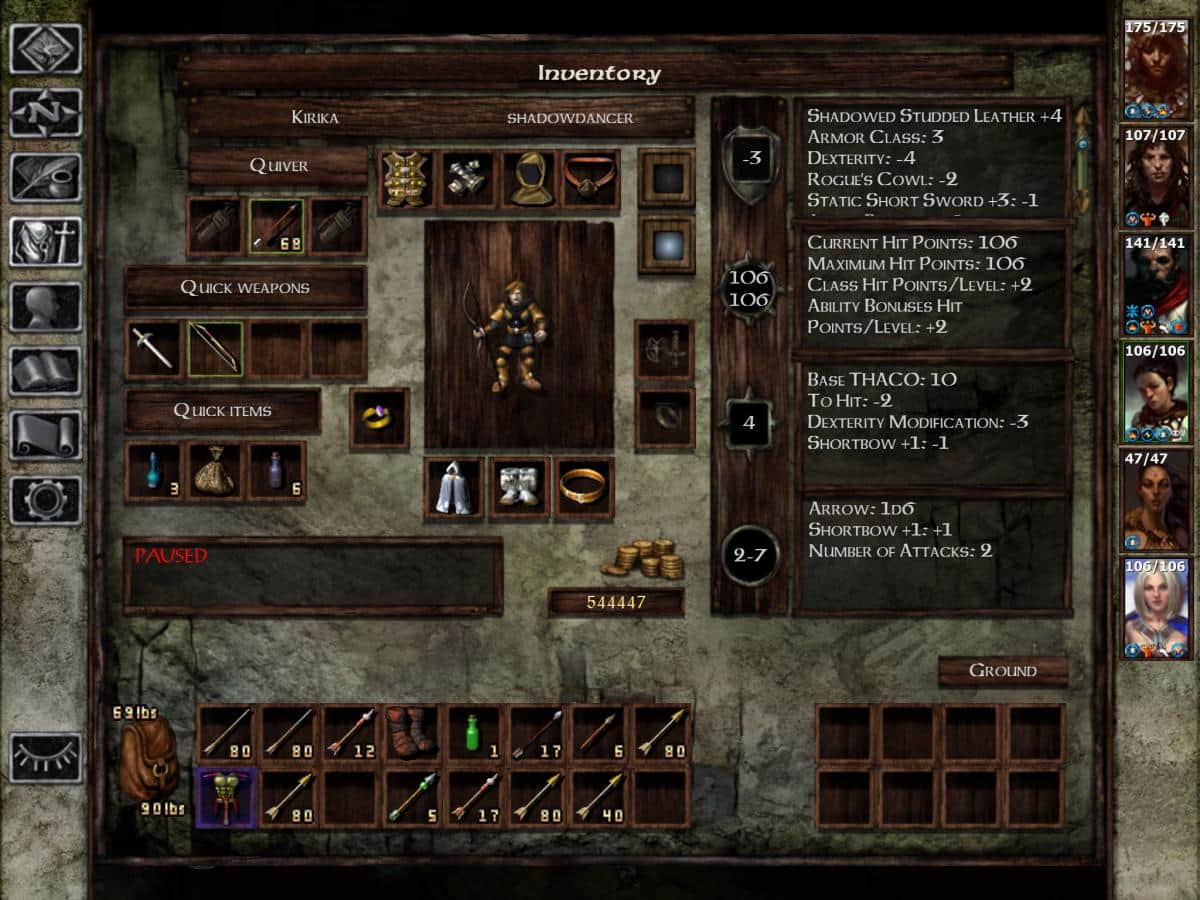Select the purple gem ring slot

click(x=379, y=418)
